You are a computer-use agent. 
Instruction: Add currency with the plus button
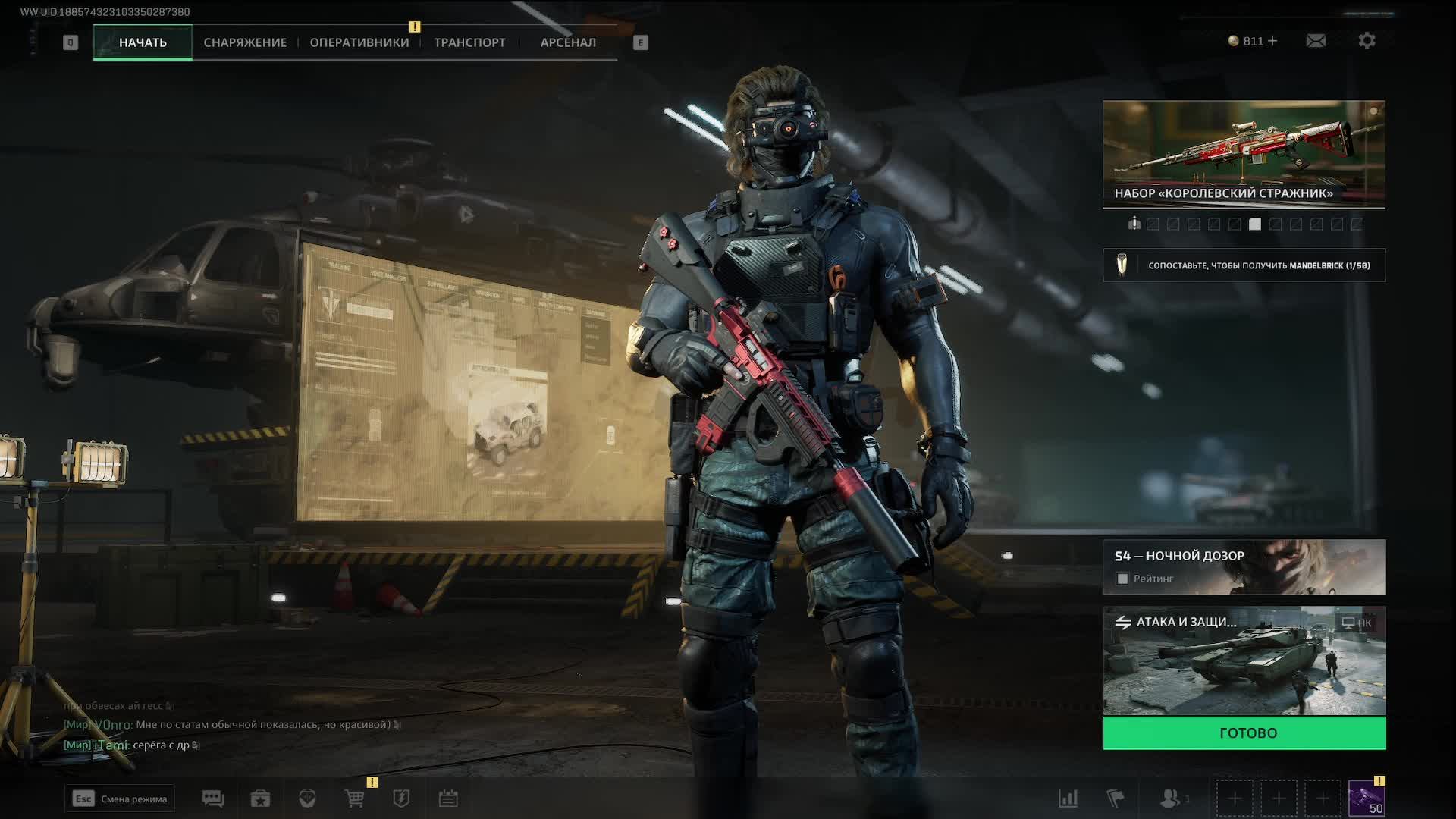coord(1272,41)
